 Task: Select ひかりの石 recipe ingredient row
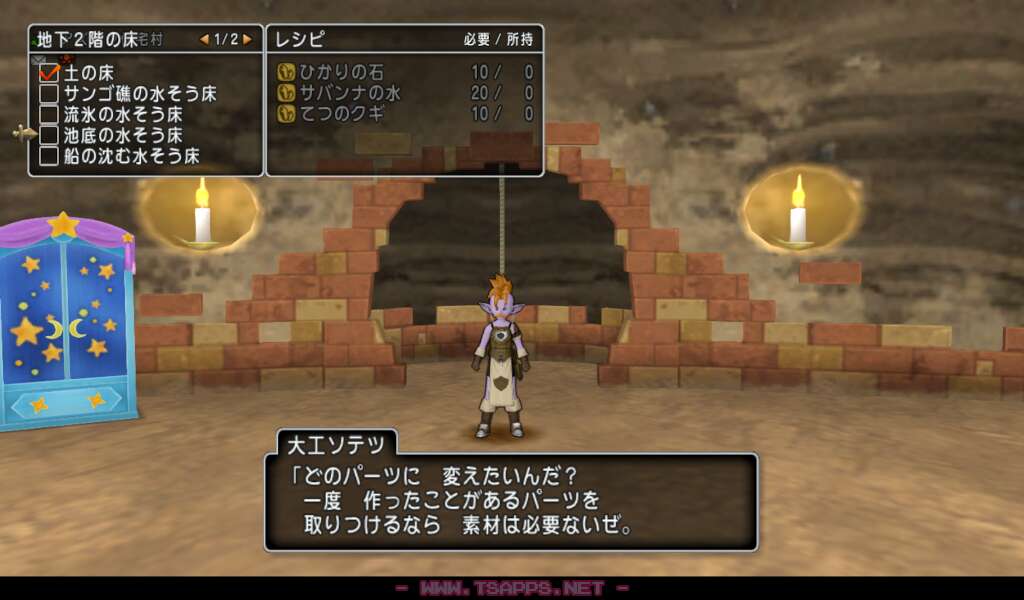404,72
